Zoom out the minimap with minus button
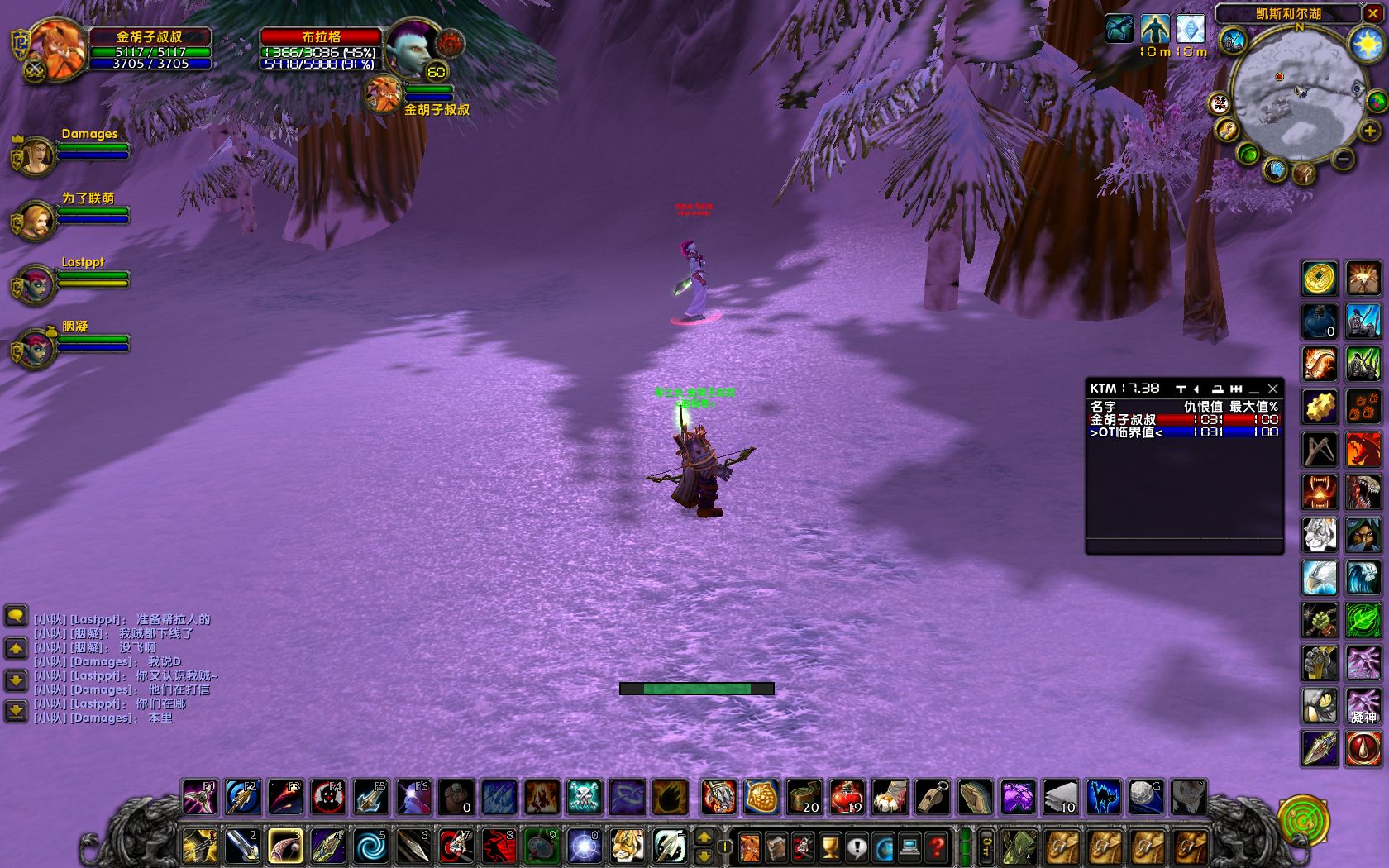The height and width of the screenshot is (868, 1389). click(x=1344, y=158)
